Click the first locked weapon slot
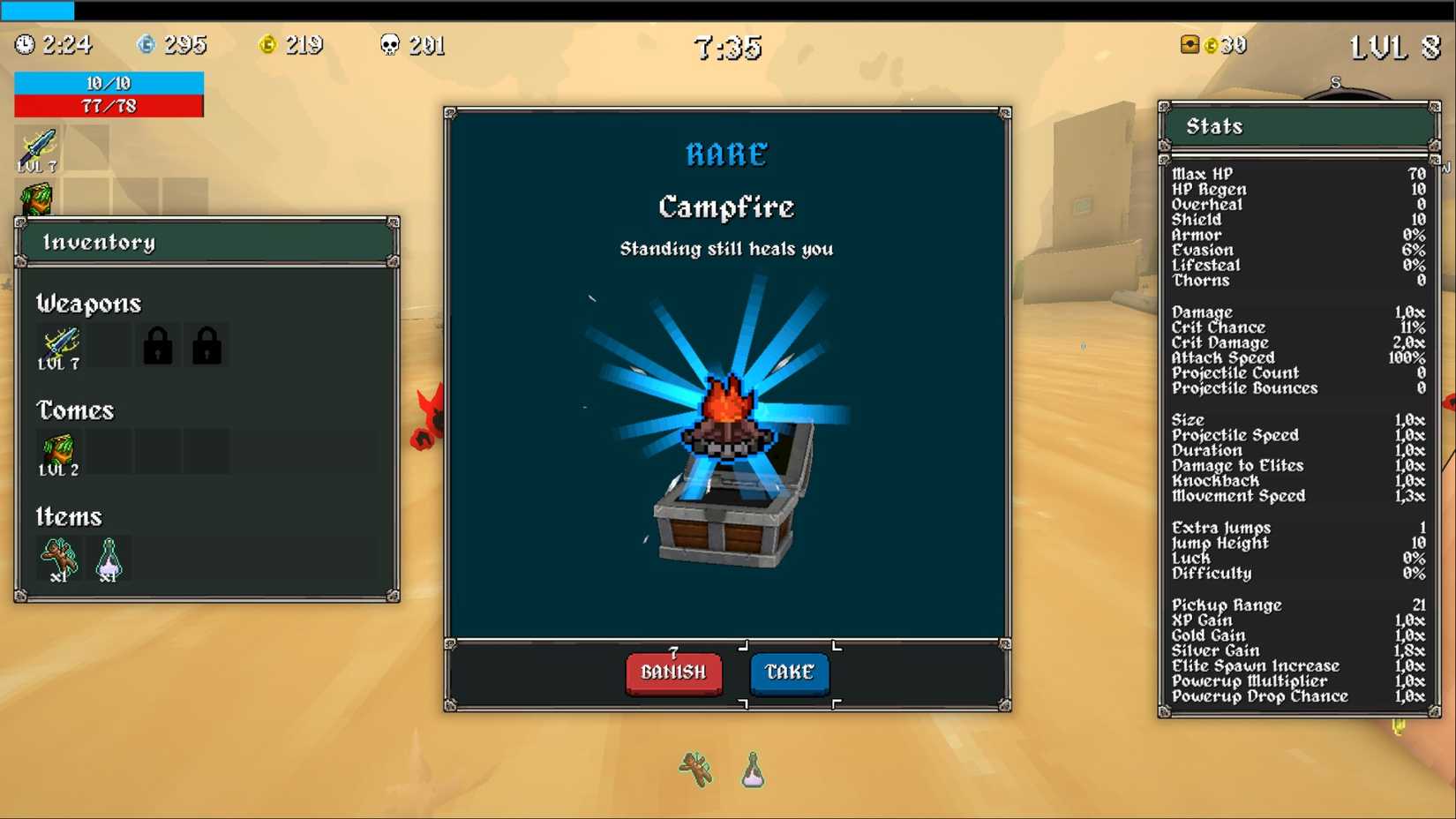 point(156,344)
